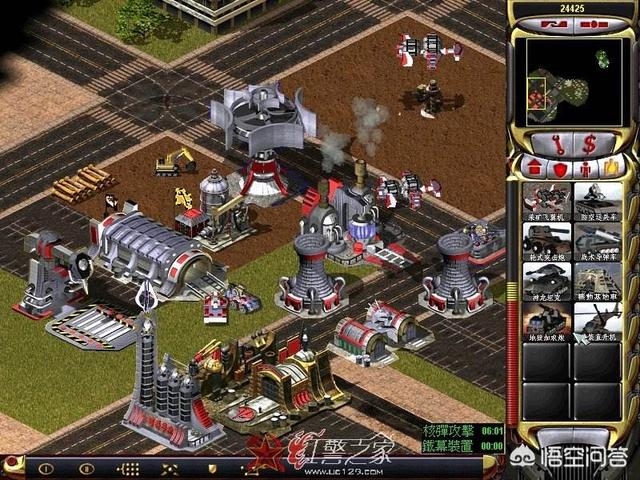
Task: Switch to the infantry build tab
Action: click(590, 167)
